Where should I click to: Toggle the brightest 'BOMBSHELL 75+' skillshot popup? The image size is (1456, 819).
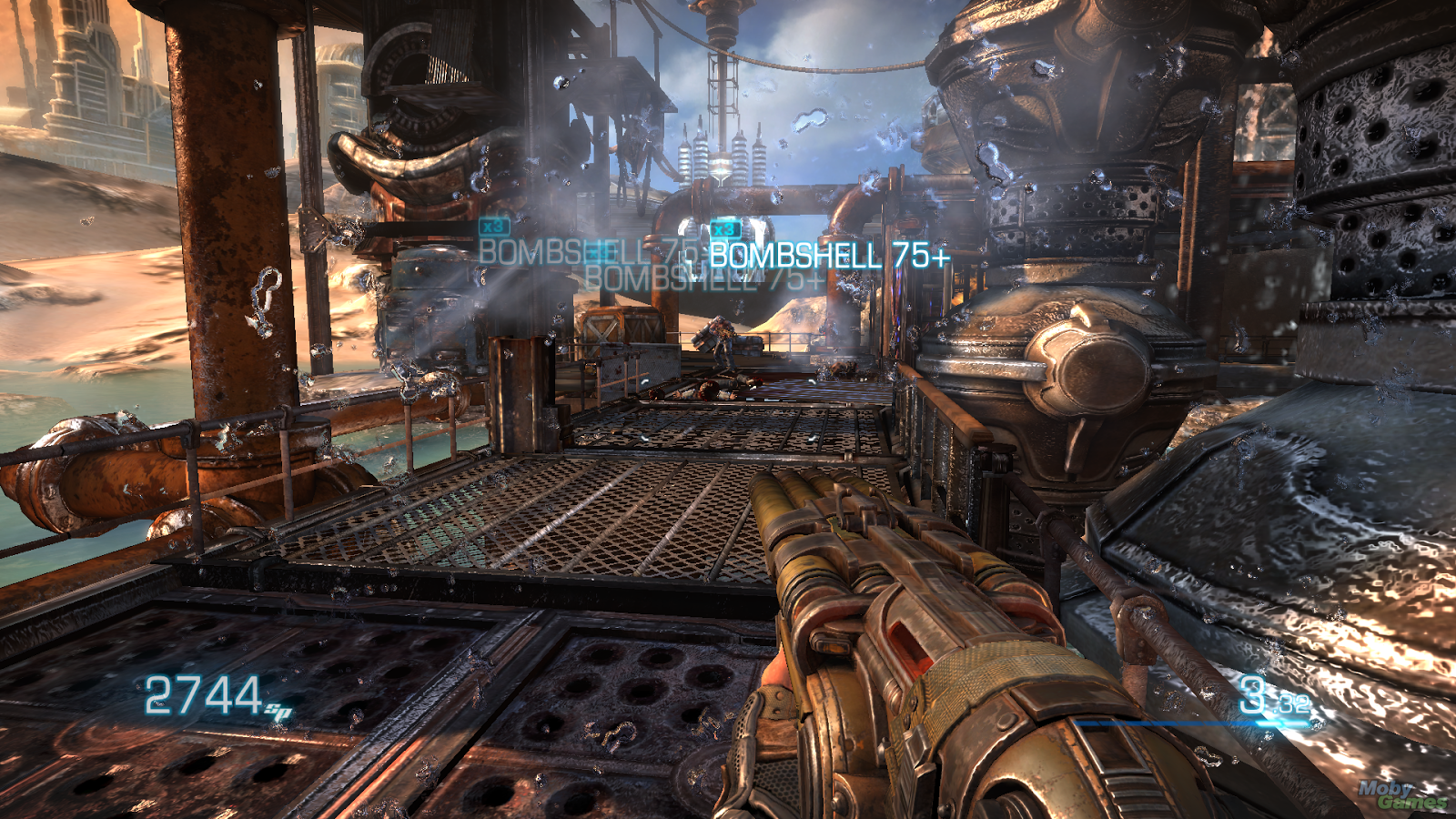click(828, 259)
